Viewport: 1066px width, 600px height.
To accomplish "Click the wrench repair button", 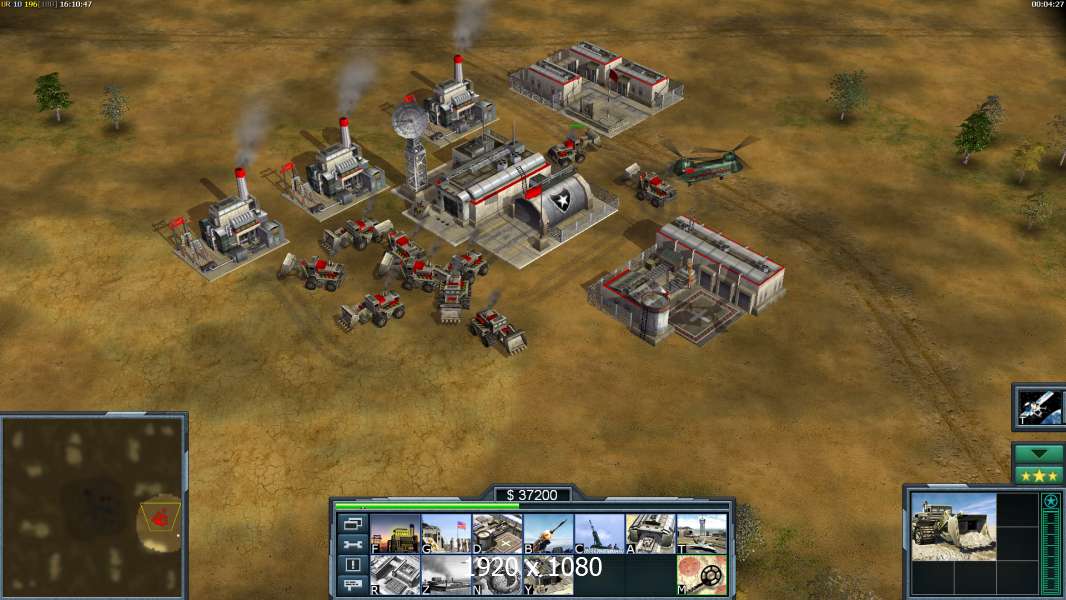I will point(352,545).
